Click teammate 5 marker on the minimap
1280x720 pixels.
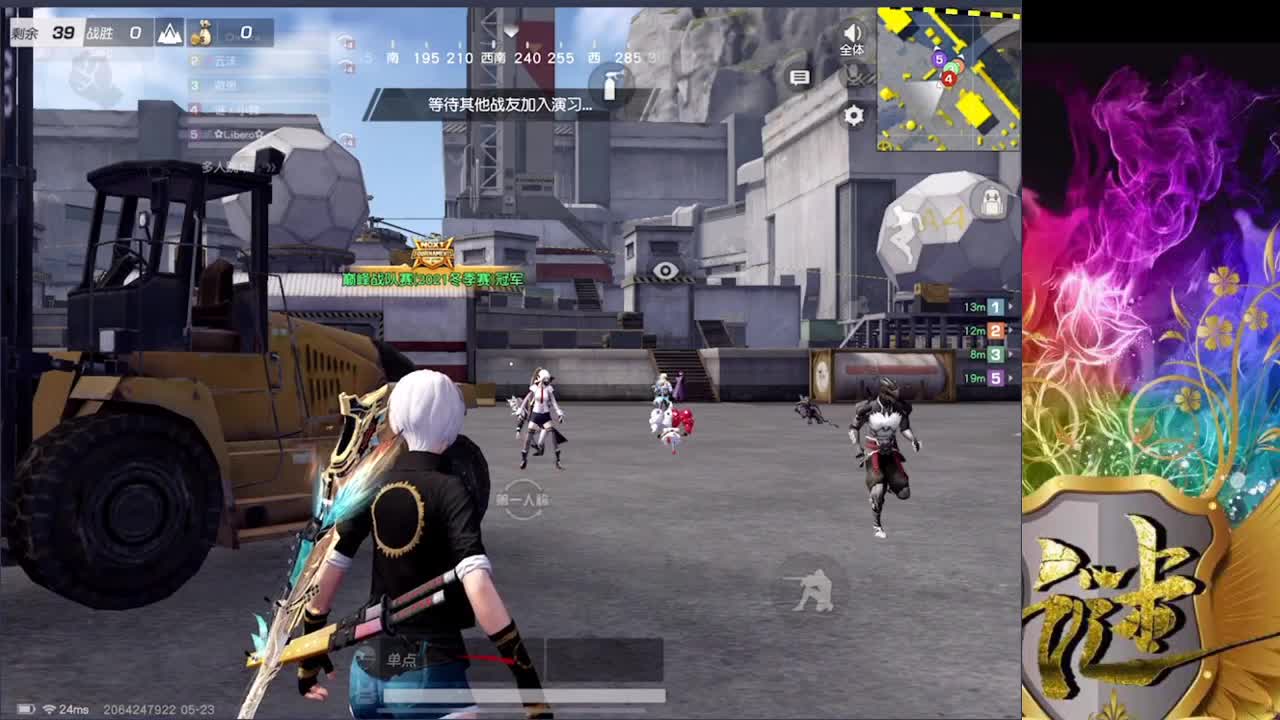click(940, 59)
